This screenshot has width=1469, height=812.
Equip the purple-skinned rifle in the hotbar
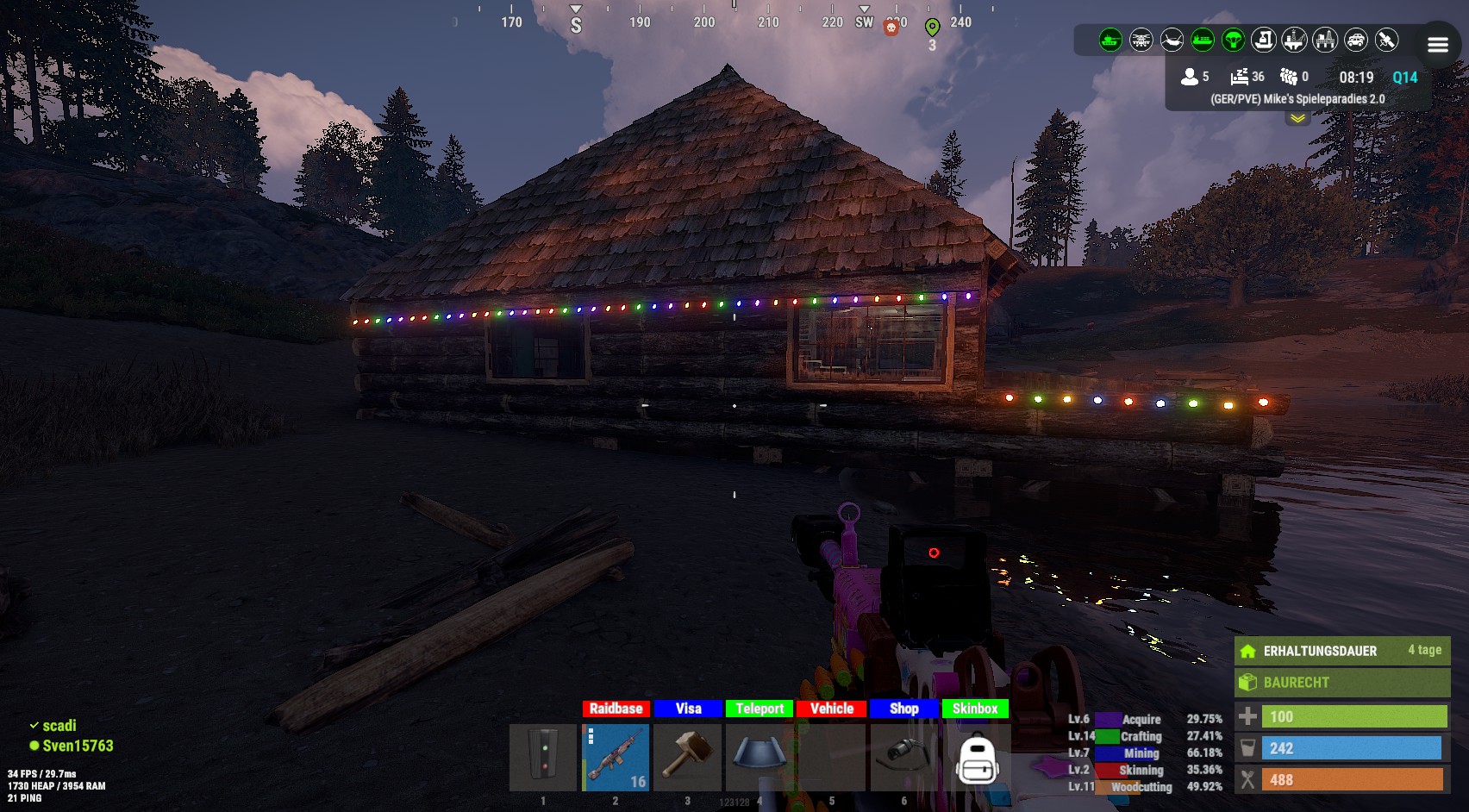[616, 758]
